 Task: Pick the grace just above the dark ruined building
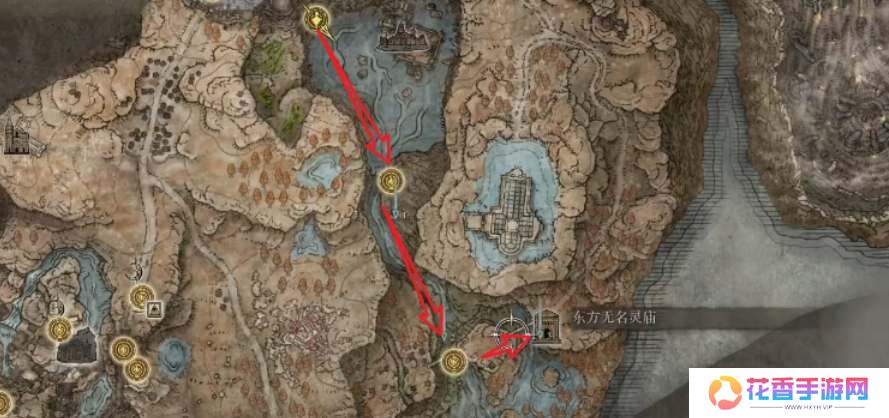click(x=60, y=329)
